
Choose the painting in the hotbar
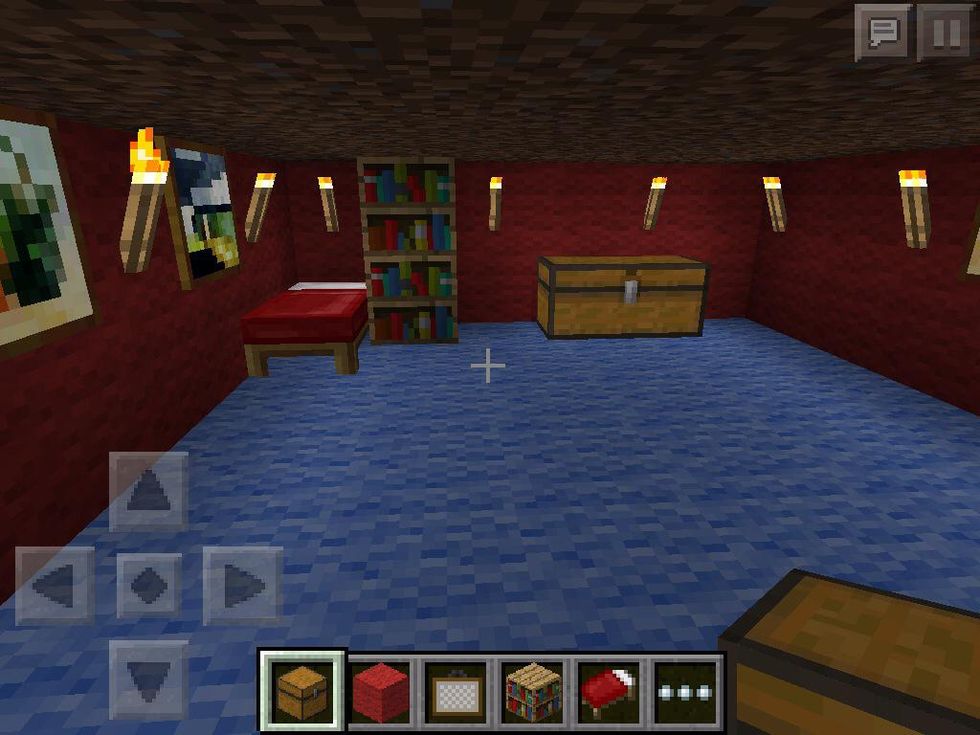pos(456,691)
